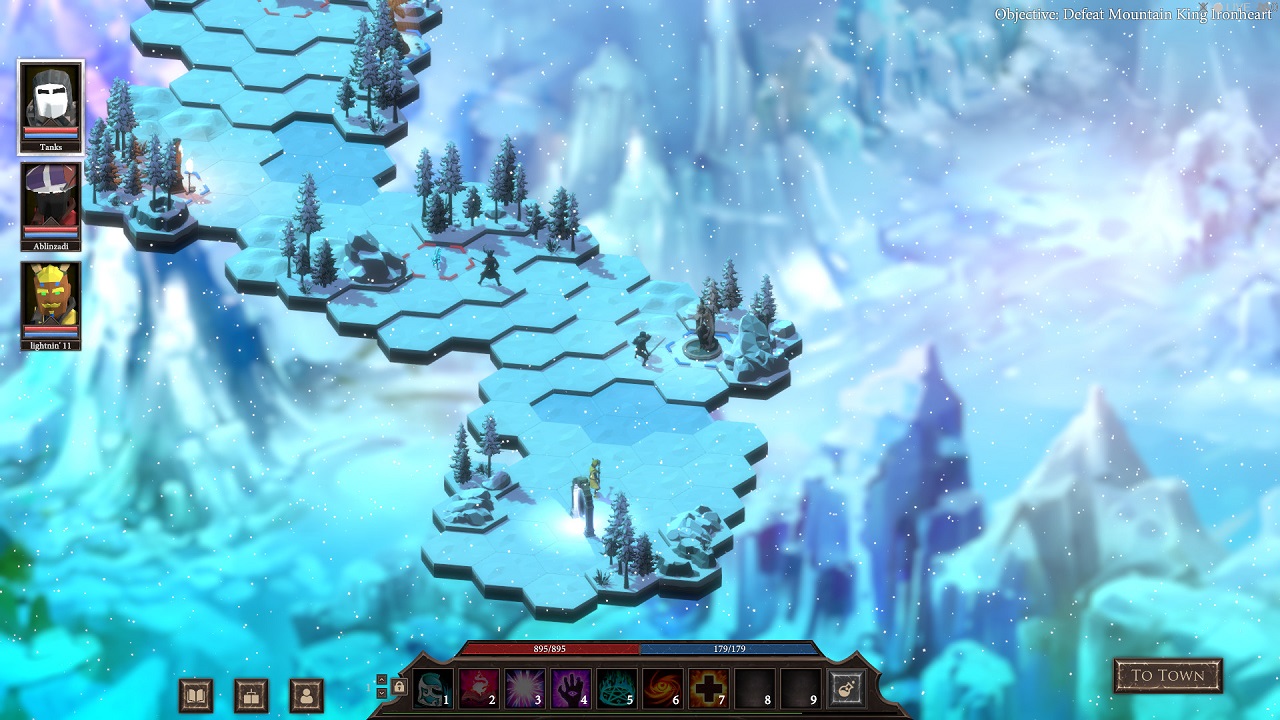Trigger the teal pentagram circle ability

click(615, 688)
